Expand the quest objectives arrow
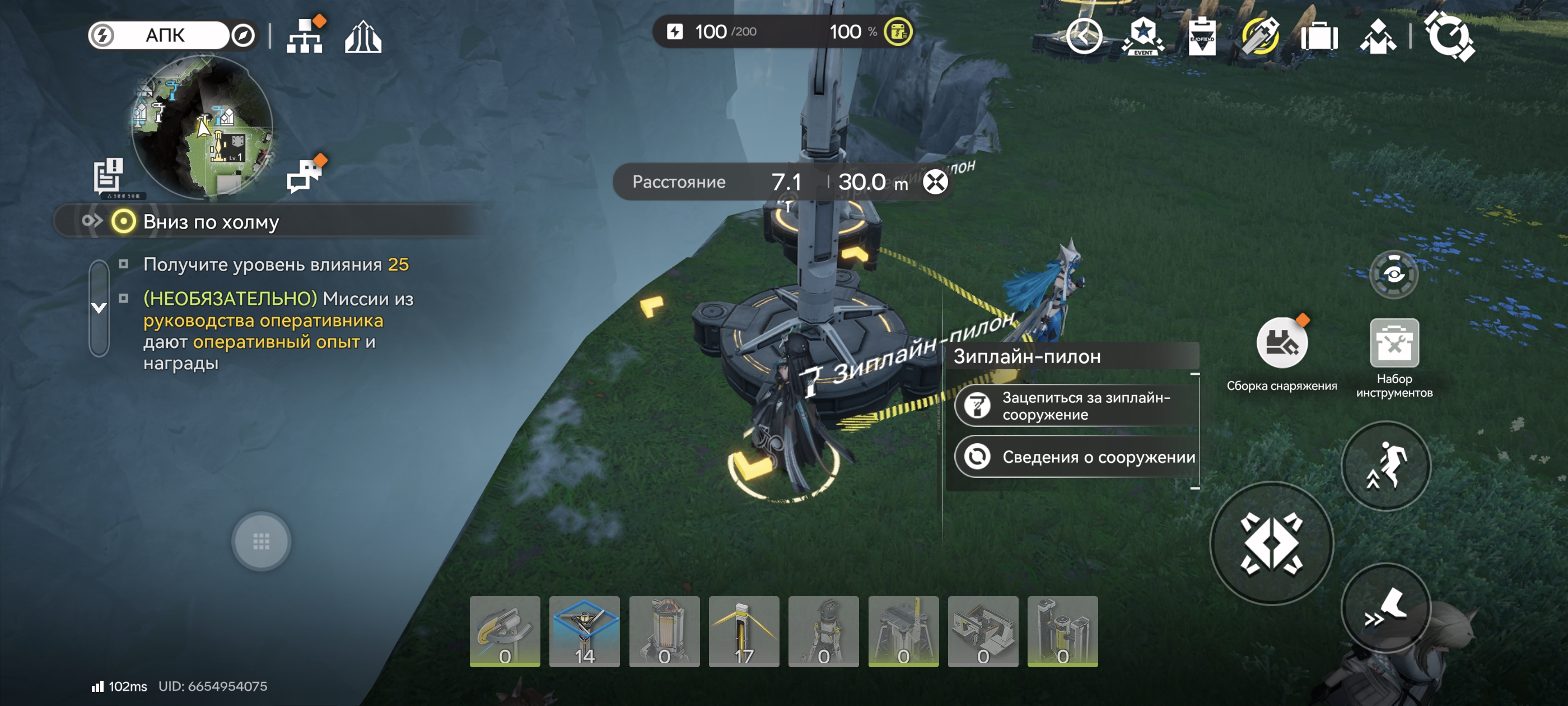Image resolution: width=1568 pixels, height=706 pixels. coord(99,308)
